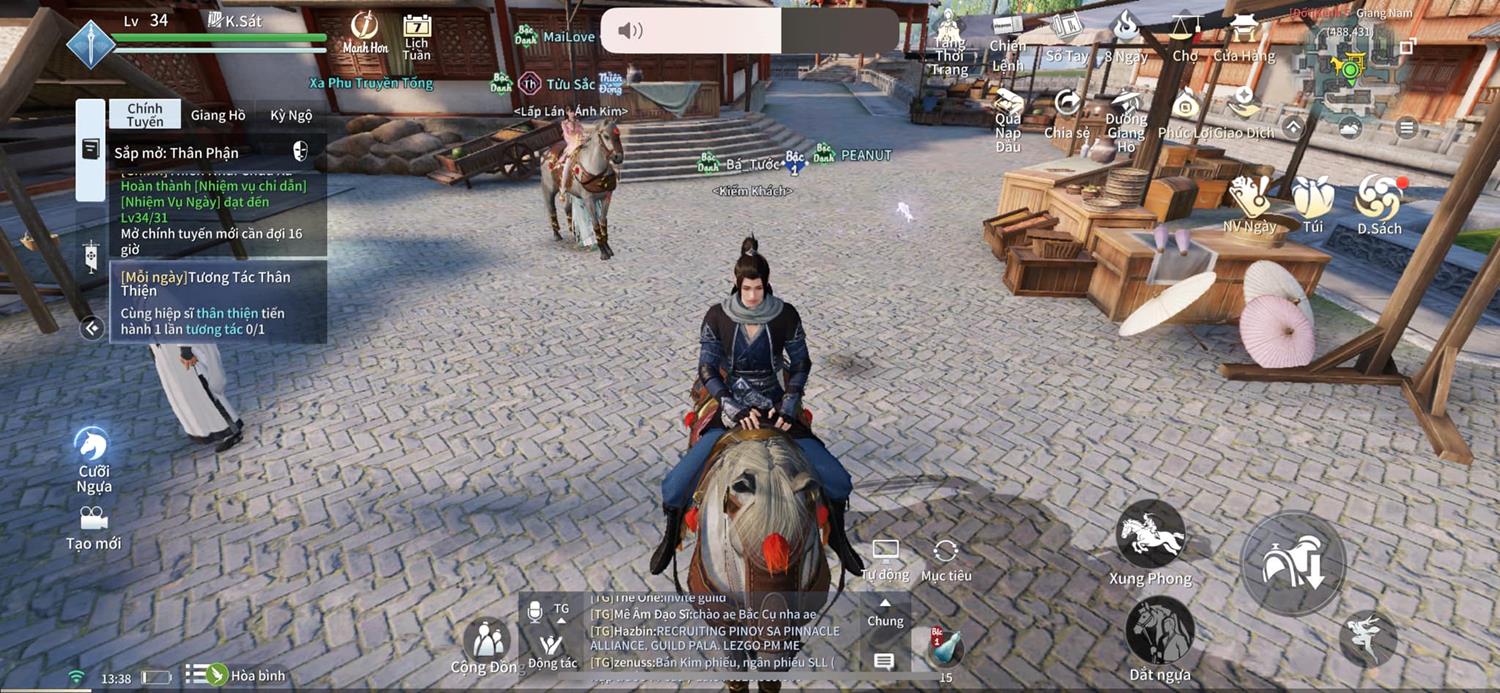Open the Kỳ Ngộ quest tab
Screen dimensions: 1500x693
click(291, 115)
